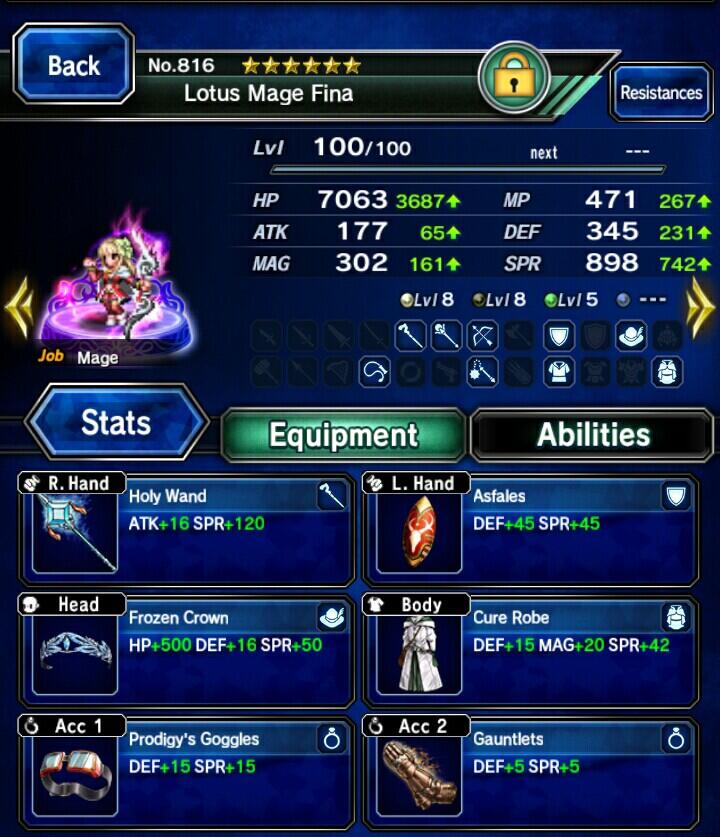
Task: Open the Abilities tab
Action: tap(593, 434)
